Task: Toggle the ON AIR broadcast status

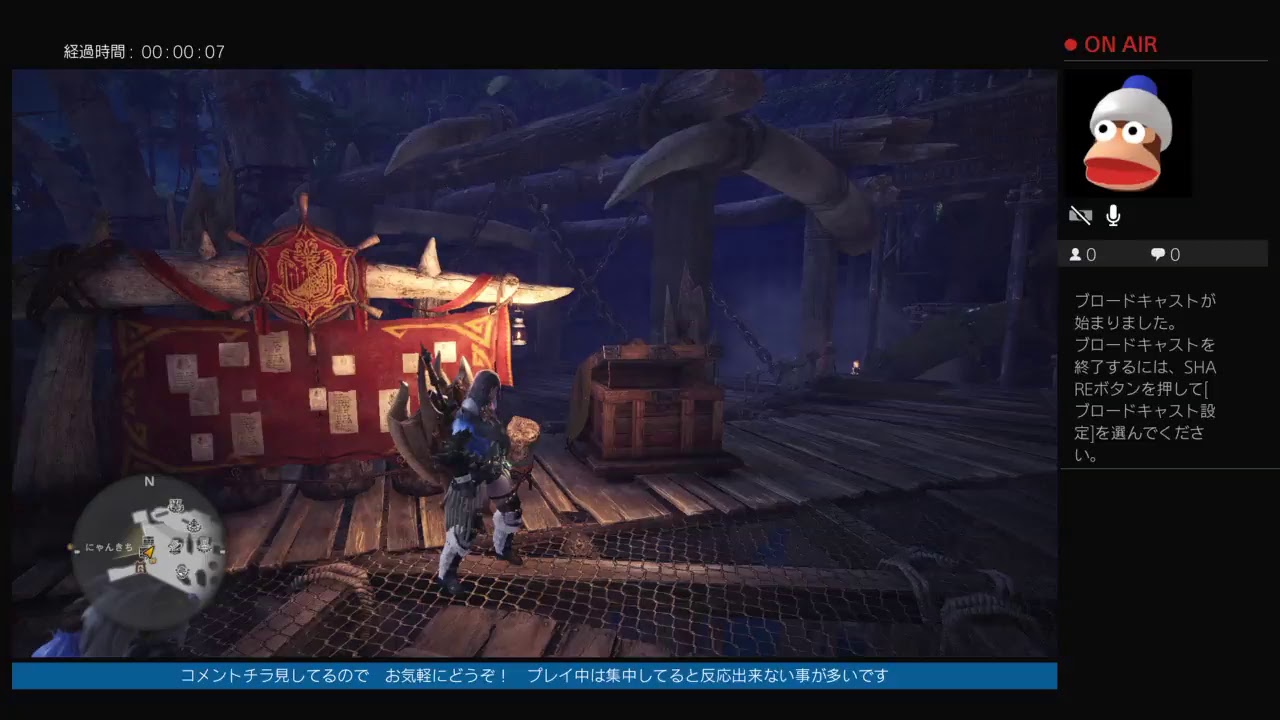Action: [x=1113, y=44]
